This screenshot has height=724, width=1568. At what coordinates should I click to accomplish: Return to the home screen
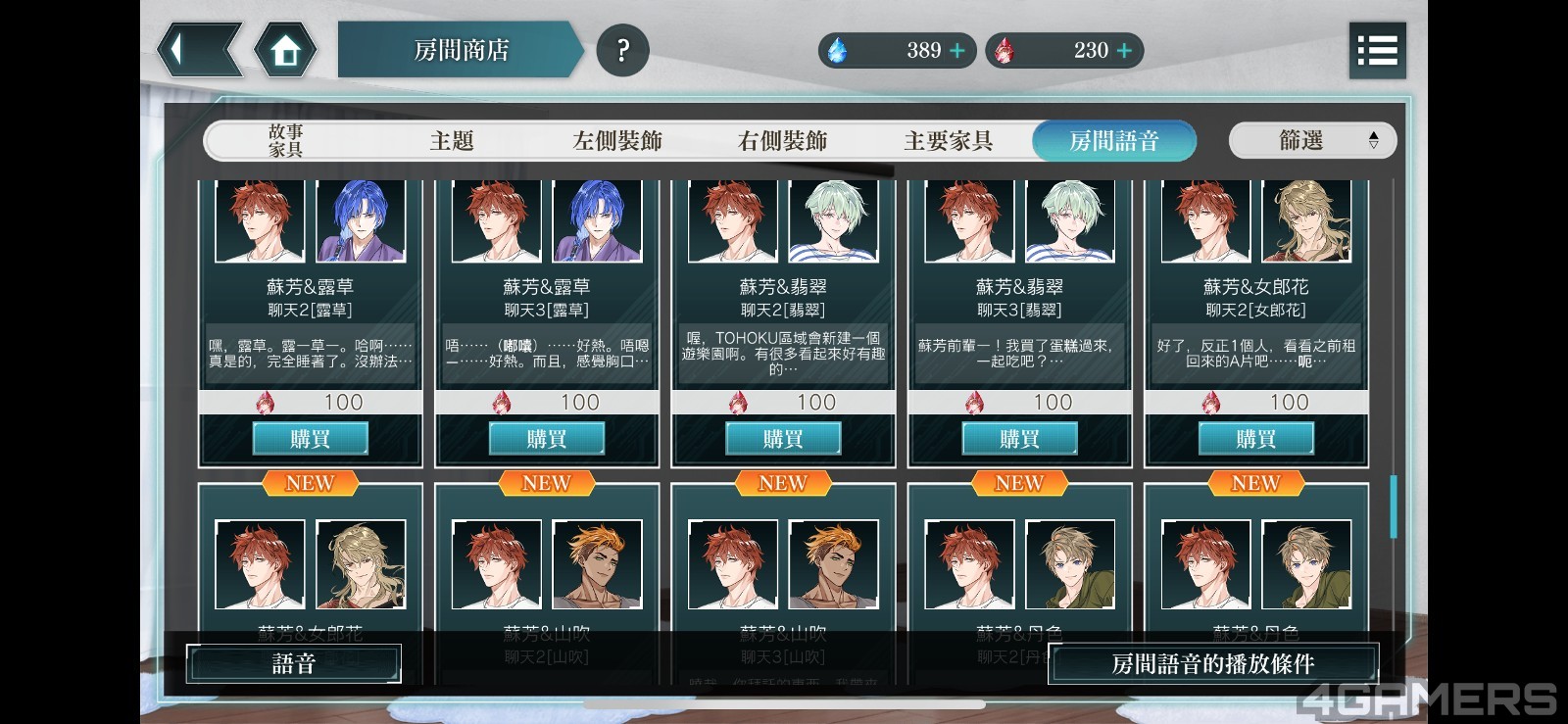click(285, 50)
